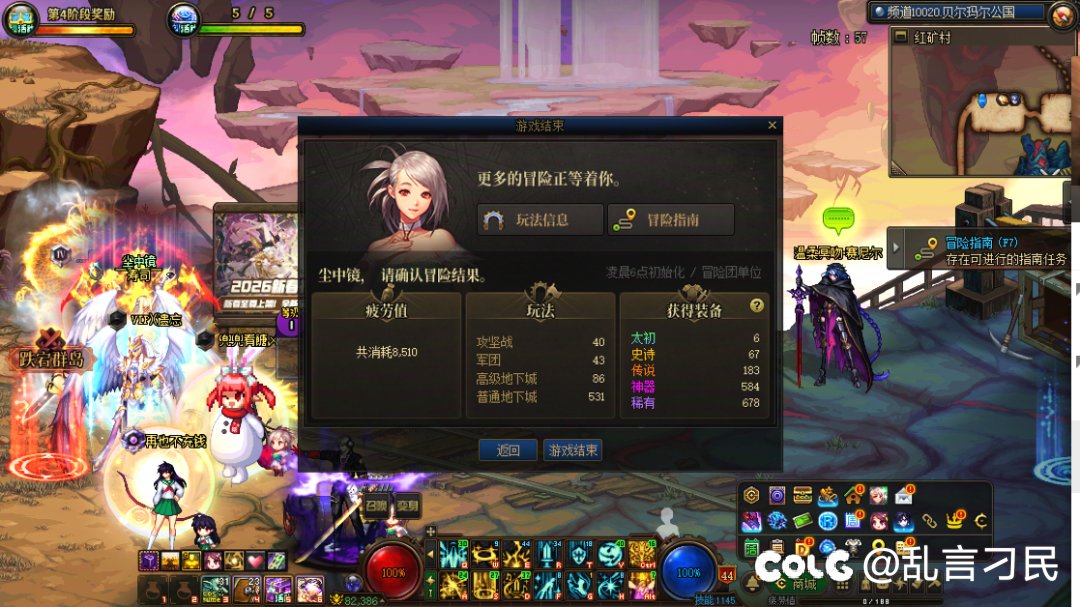
Task: Select the channel 10020 selector bar
Action: point(956,13)
